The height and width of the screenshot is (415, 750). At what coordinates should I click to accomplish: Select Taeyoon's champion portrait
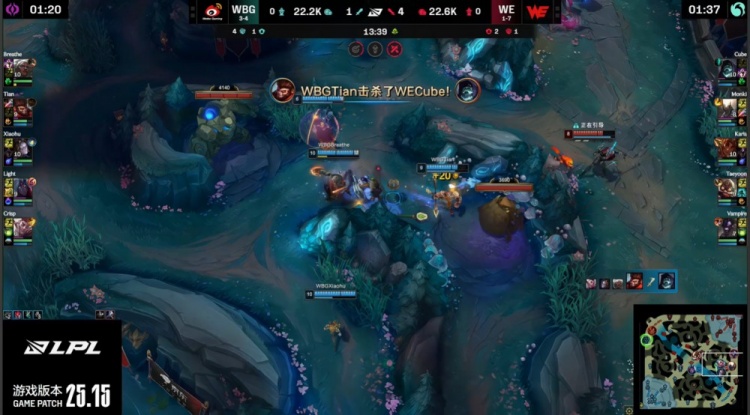(x=729, y=188)
